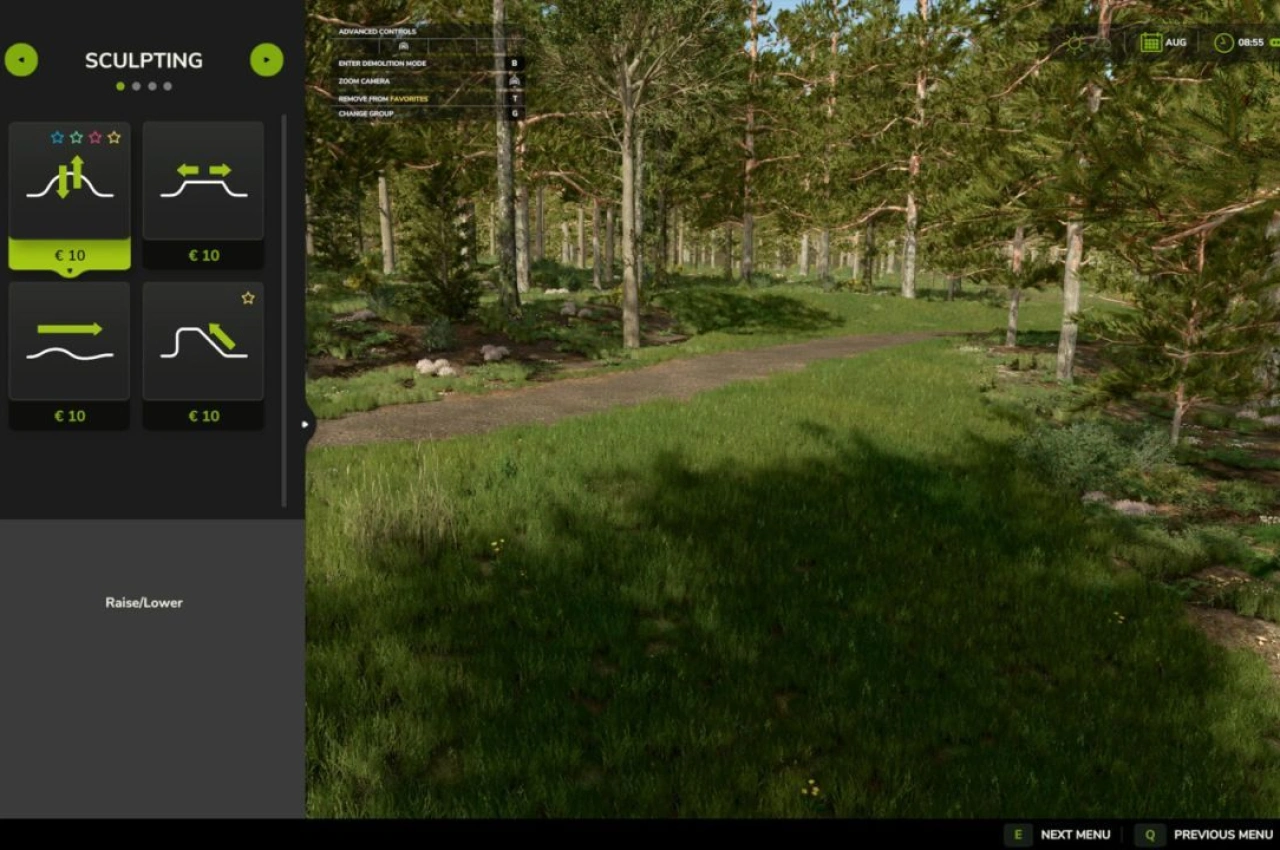Go back a category with the left circular arrow
1280x850 pixels.
tap(23, 59)
